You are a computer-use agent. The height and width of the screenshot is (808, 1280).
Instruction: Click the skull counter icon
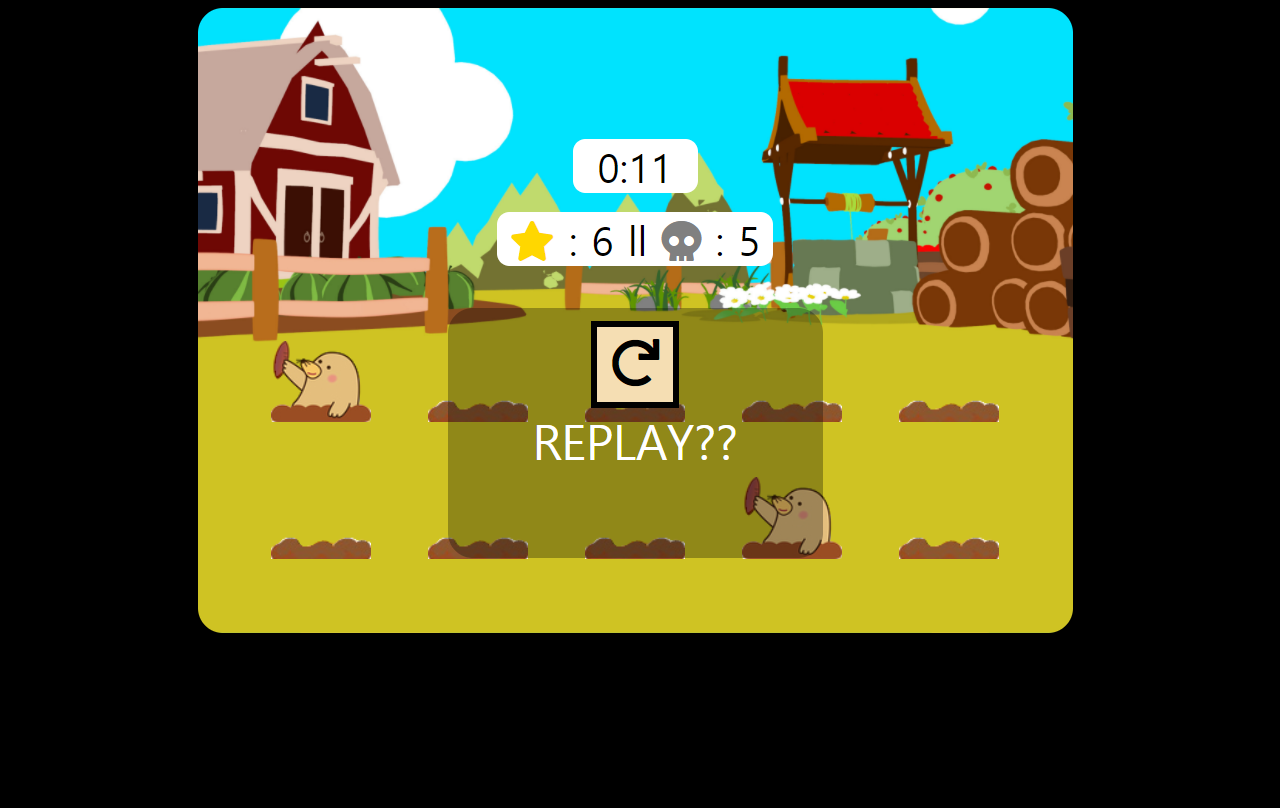tap(680, 240)
